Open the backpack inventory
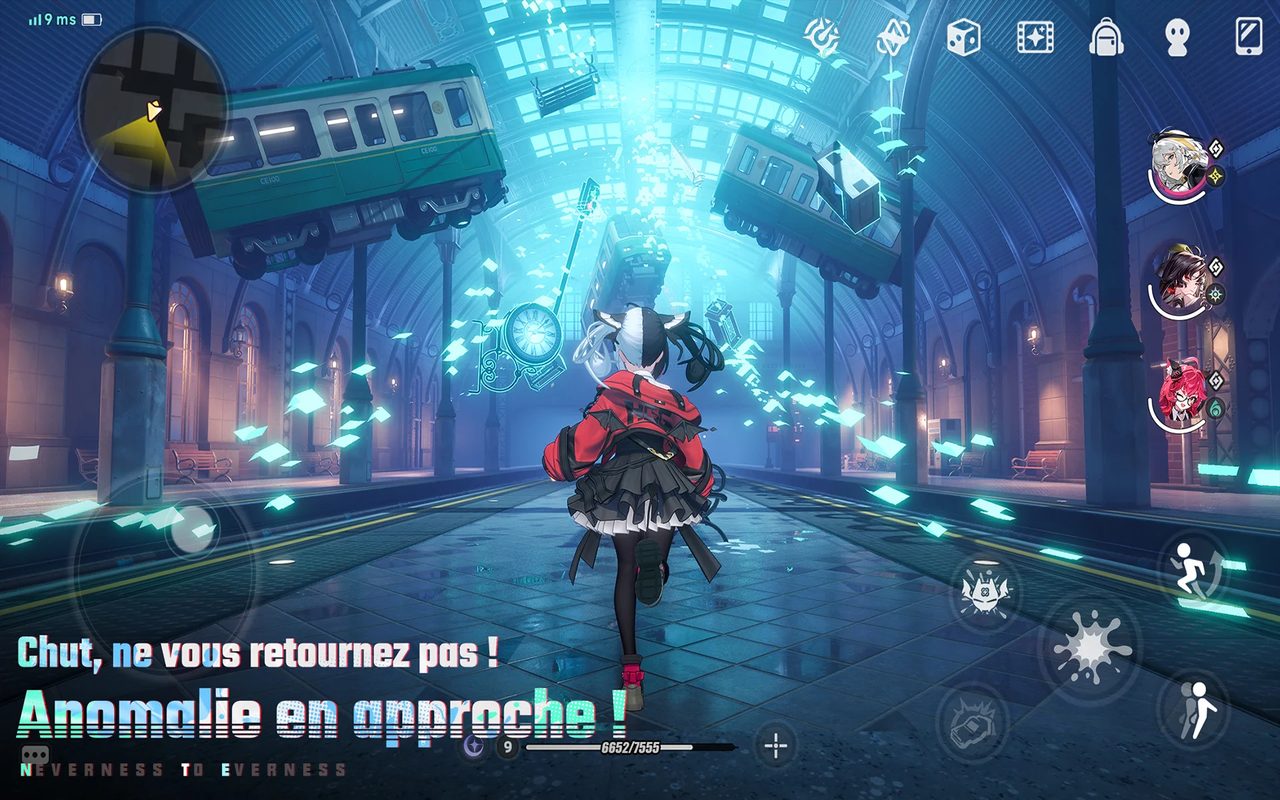Image resolution: width=1280 pixels, height=800 pixels. tap(1107, 38)
